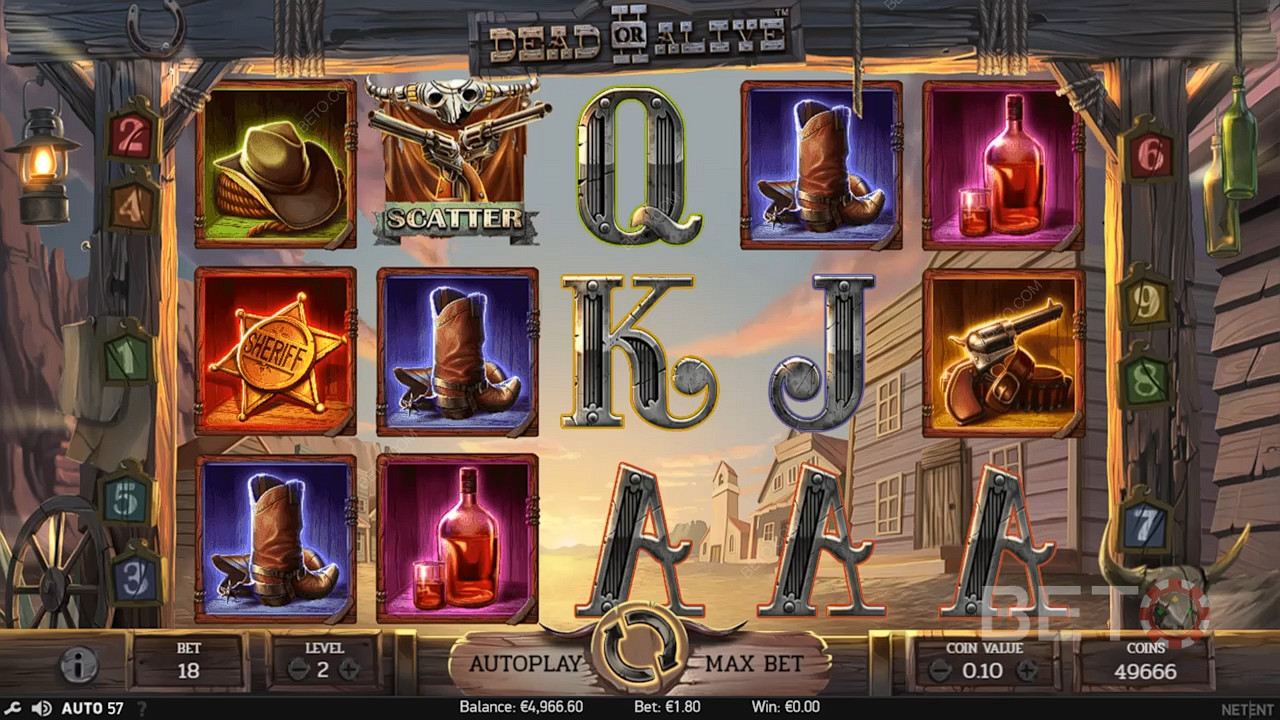Spin the reels with the circular arrow button

(639, 650)
